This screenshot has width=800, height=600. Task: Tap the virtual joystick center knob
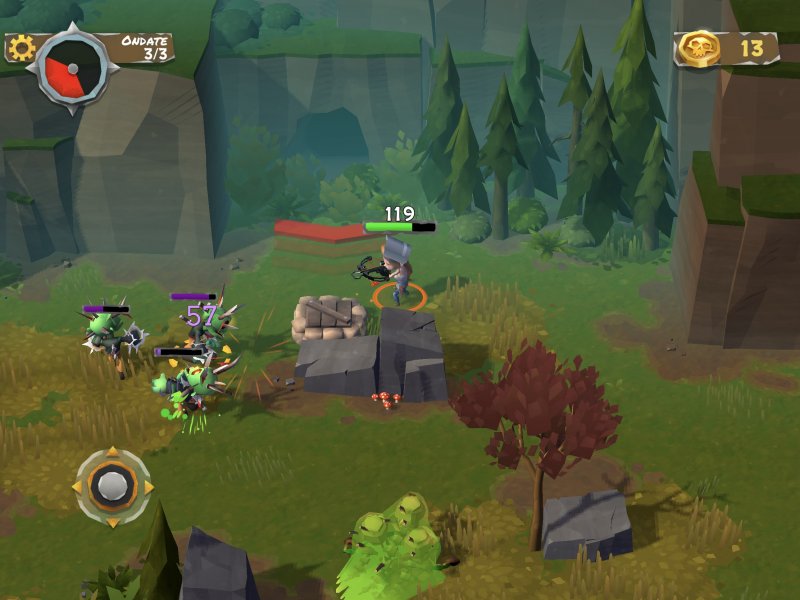tap(113, 487)
